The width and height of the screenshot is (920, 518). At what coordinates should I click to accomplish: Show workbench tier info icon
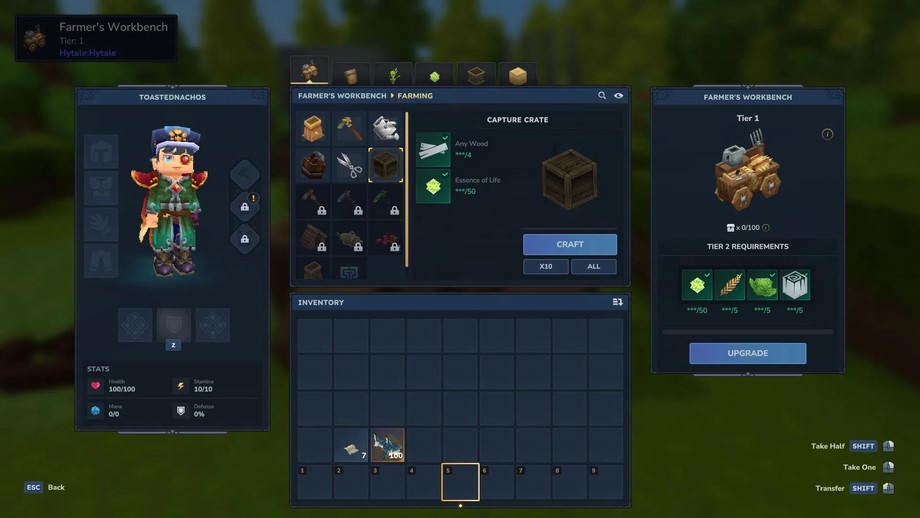827,134
